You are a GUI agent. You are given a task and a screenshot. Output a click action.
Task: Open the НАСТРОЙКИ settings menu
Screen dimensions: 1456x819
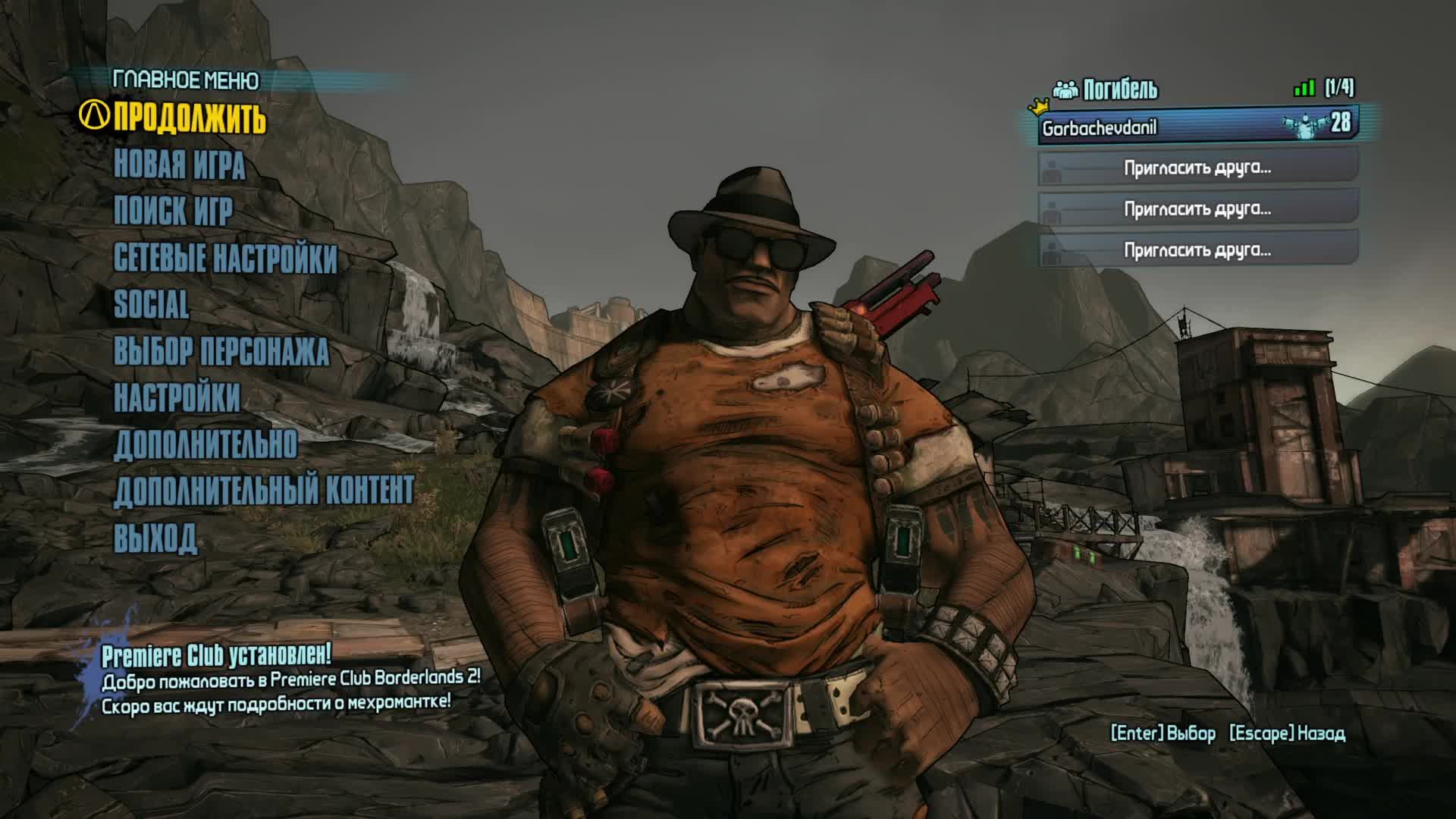[177, 398]
